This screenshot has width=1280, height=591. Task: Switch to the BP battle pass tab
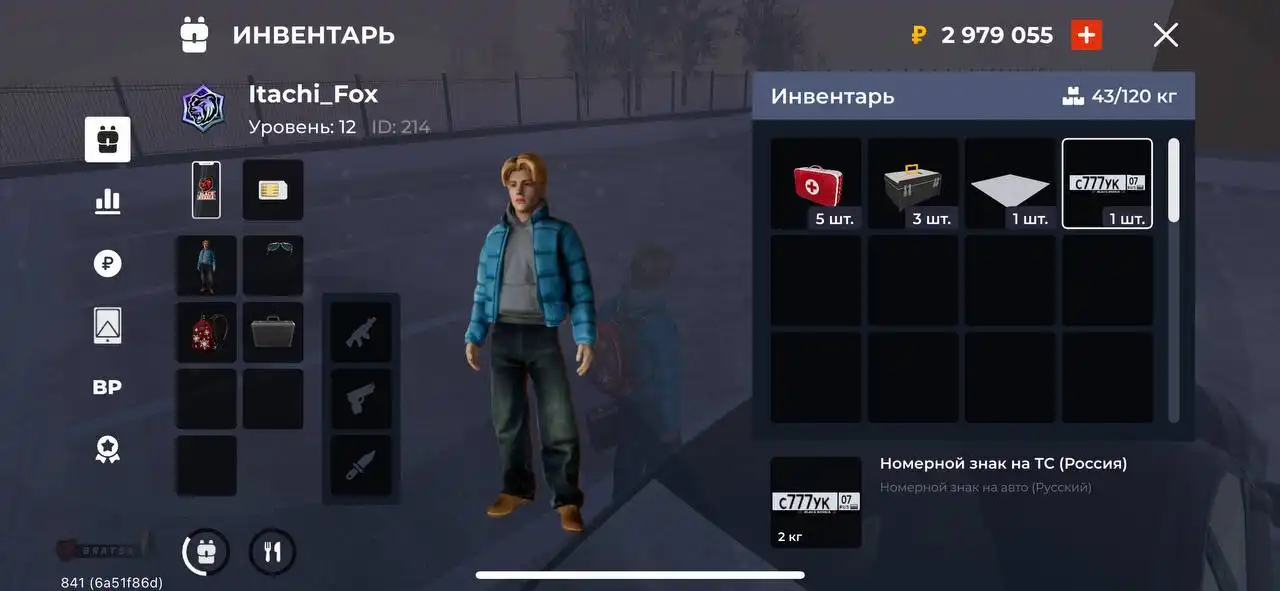point(107,388)
